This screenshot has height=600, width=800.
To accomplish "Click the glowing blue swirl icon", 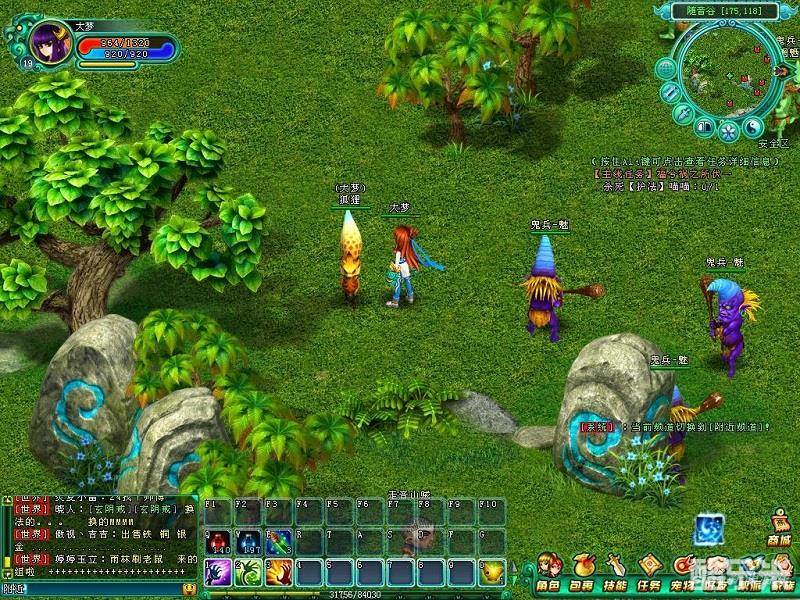I will pos(709,529).
